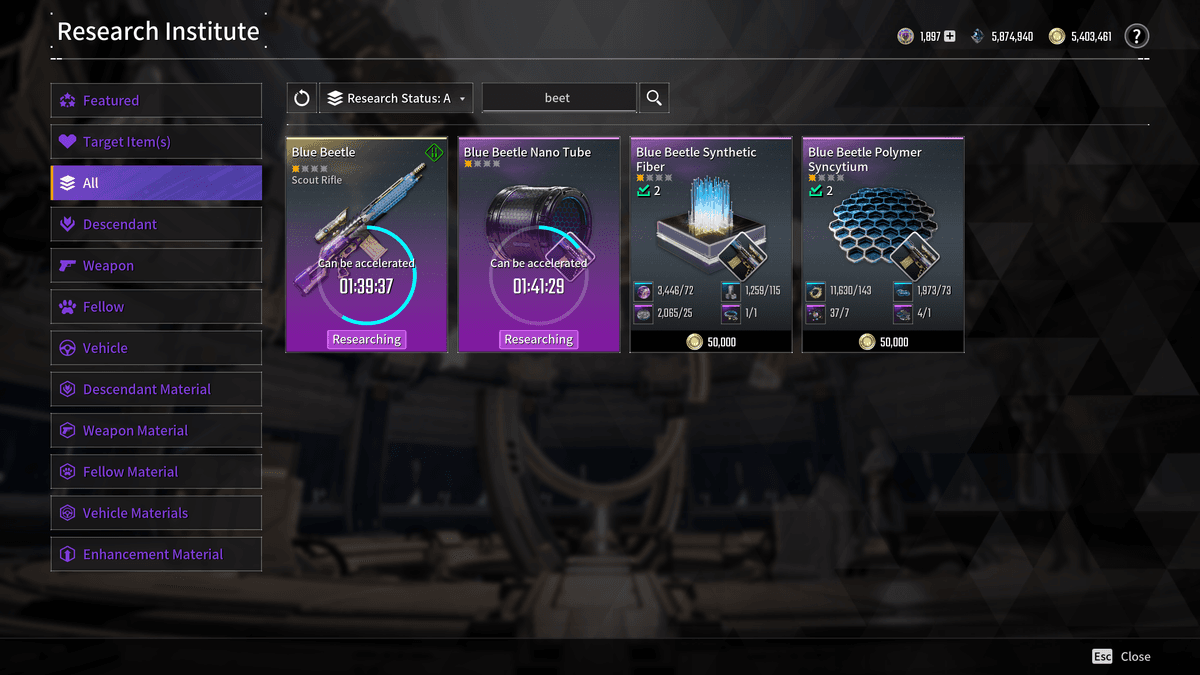Show the Descendant research list
Screen dimensions: 1200x675
[156, 224]
